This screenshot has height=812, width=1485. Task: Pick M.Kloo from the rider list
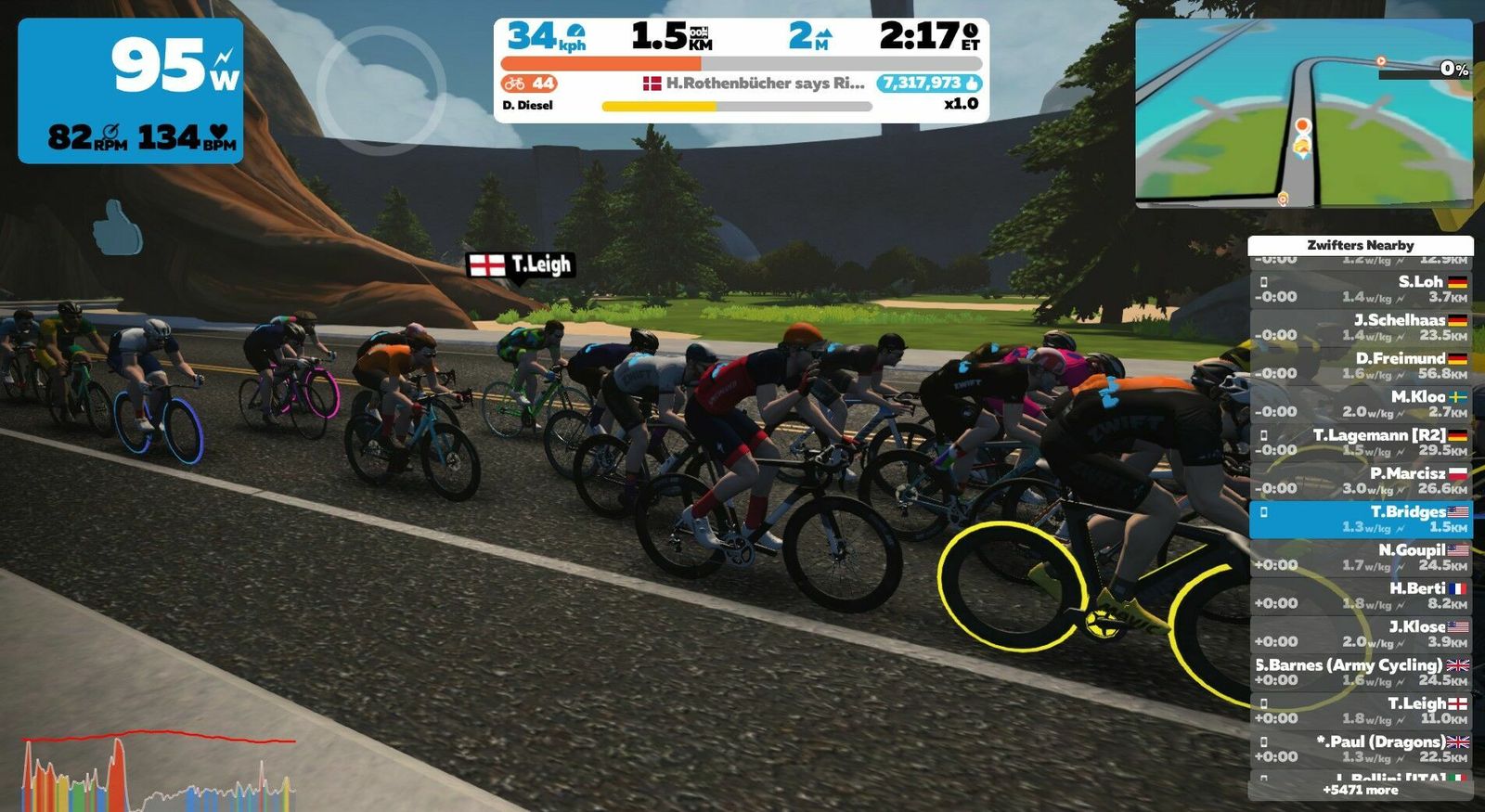tap(1360, 404)
